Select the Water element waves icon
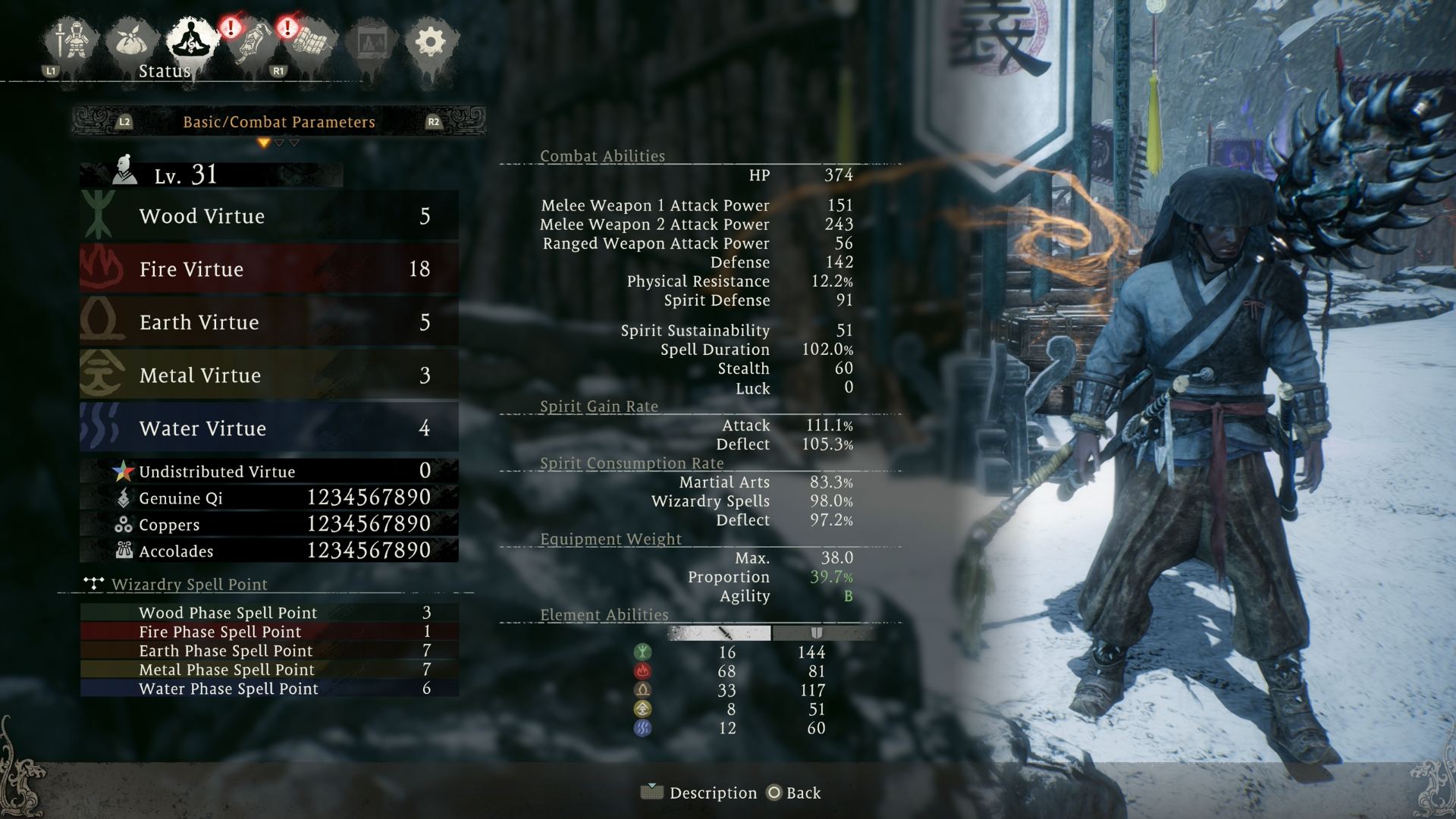Viewport: 1456px width, 819px height. pos(643,728)
